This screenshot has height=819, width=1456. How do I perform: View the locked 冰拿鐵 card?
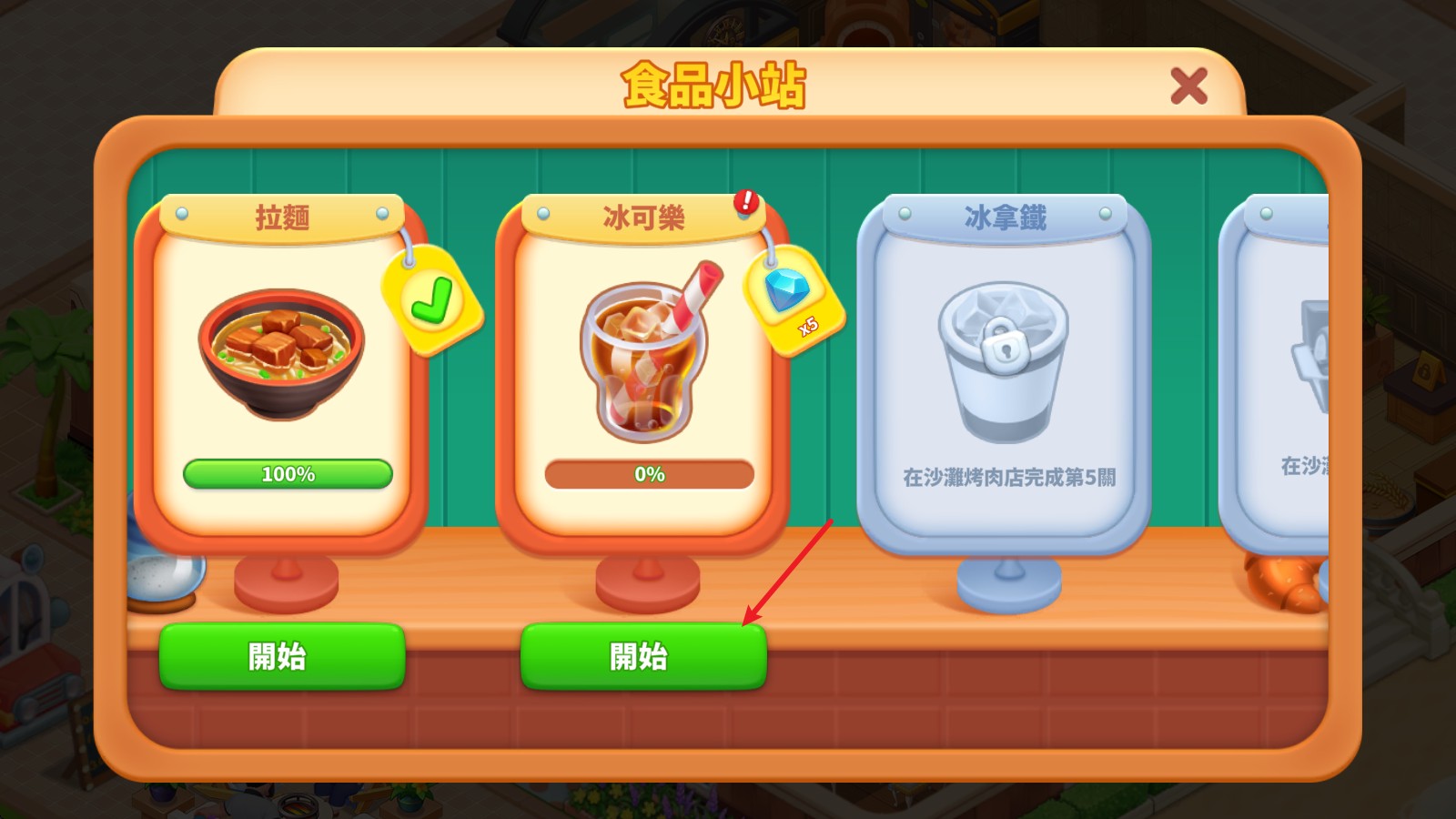(1004, 373)
